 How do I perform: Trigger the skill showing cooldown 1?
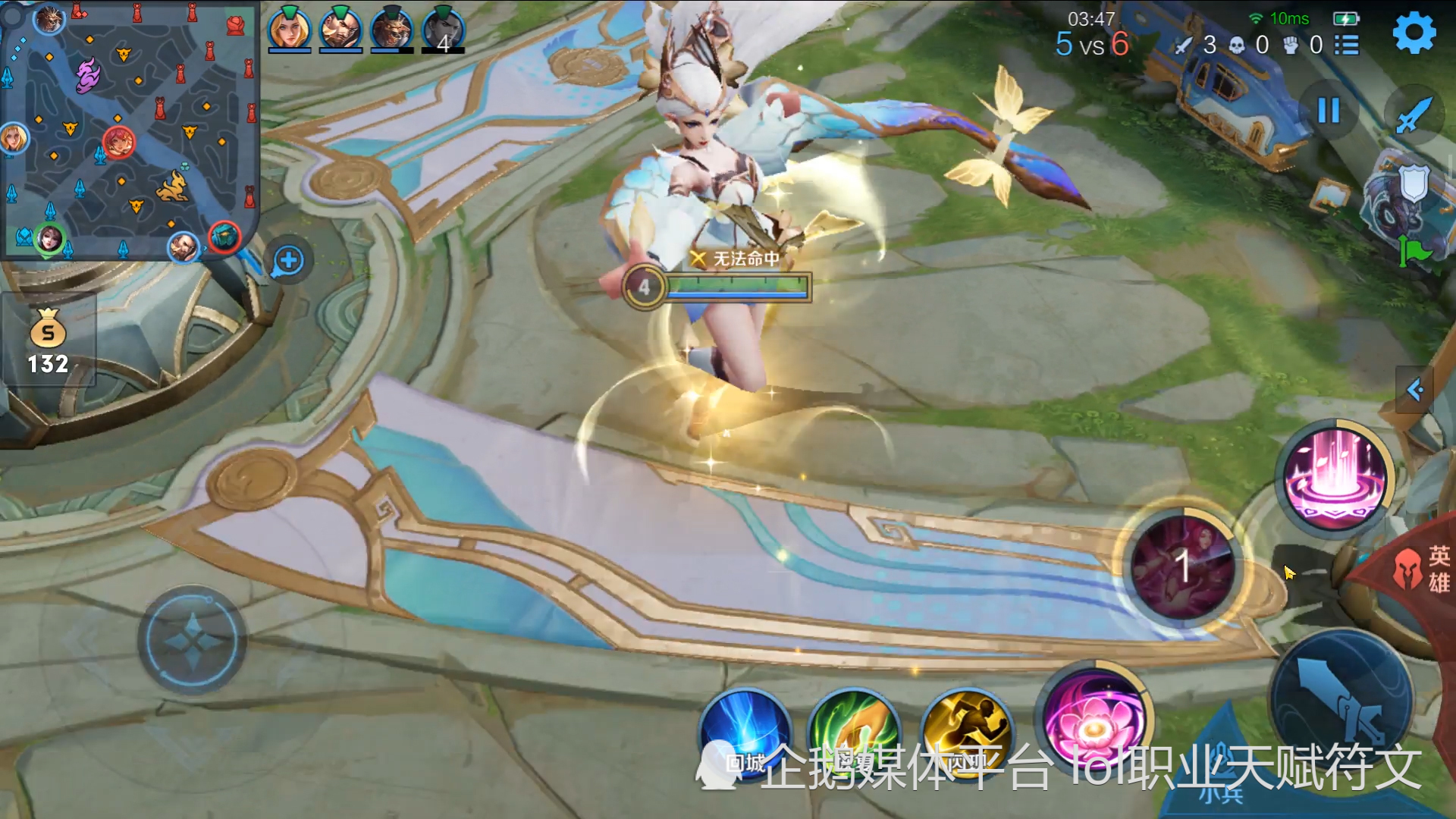pyautogui.click(x=1181, y=566)
